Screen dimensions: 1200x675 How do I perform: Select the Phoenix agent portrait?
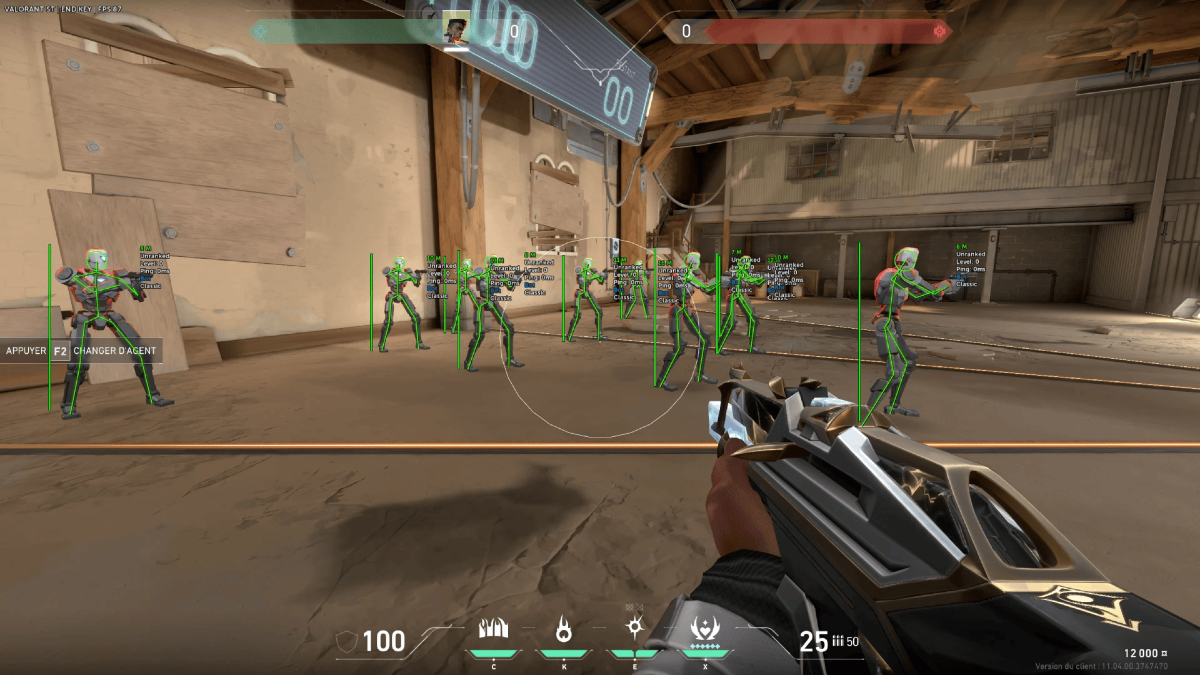pyautogui.click(x=455, y=31)
